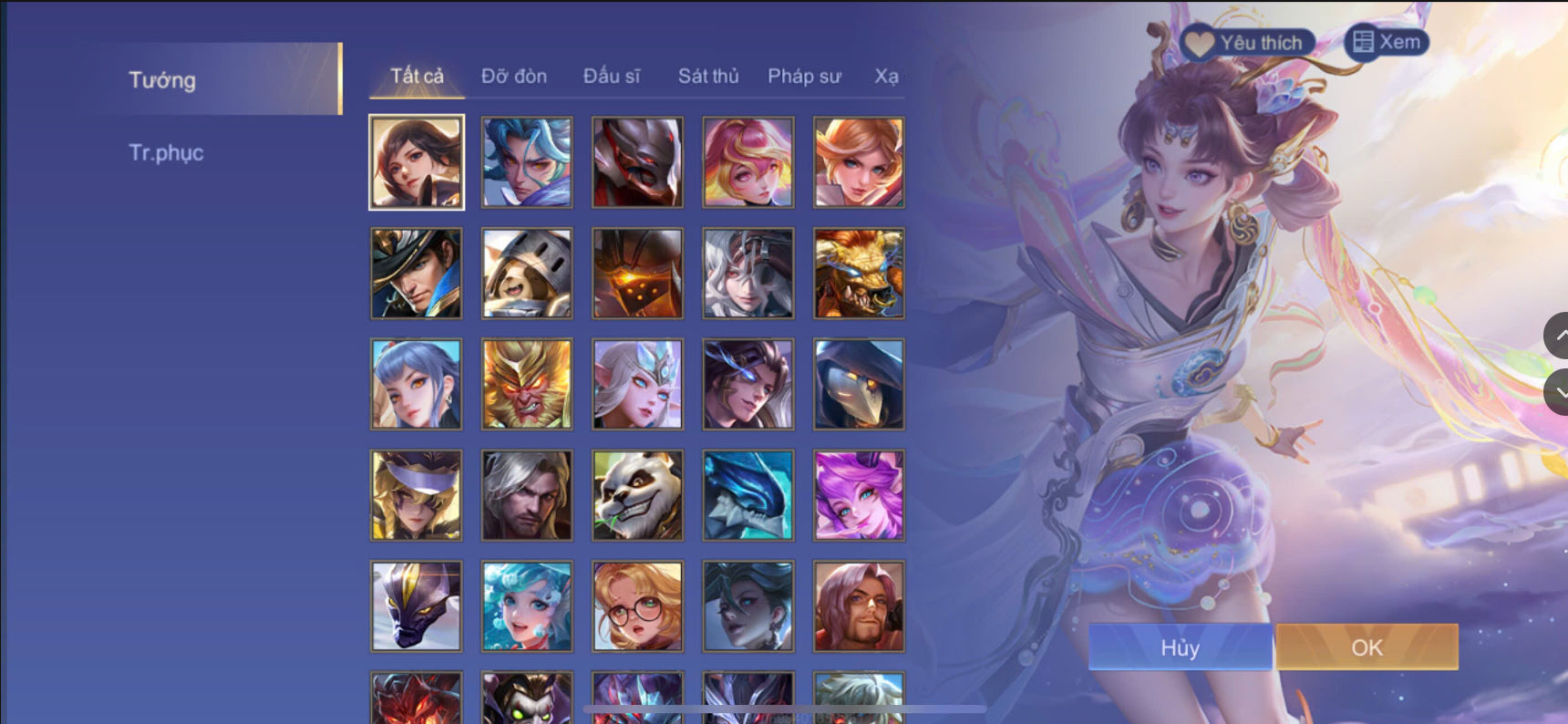This screenshot has height=724, width=1568.
Task: Cancel with the Hủy button
Action: [x=1180, y=647]
